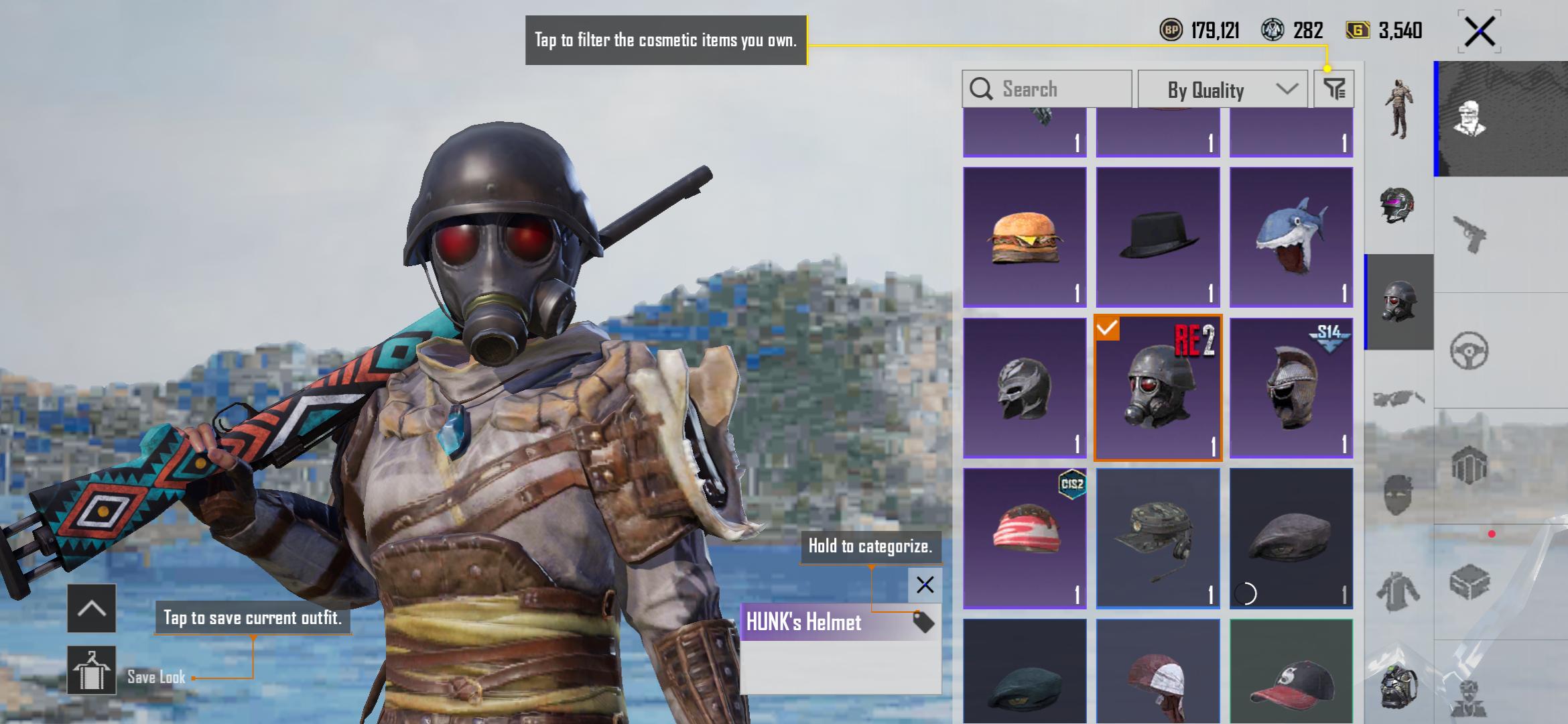Open the By Quality sort dropdown
1568x724 pixels.
pos(1223,89)
